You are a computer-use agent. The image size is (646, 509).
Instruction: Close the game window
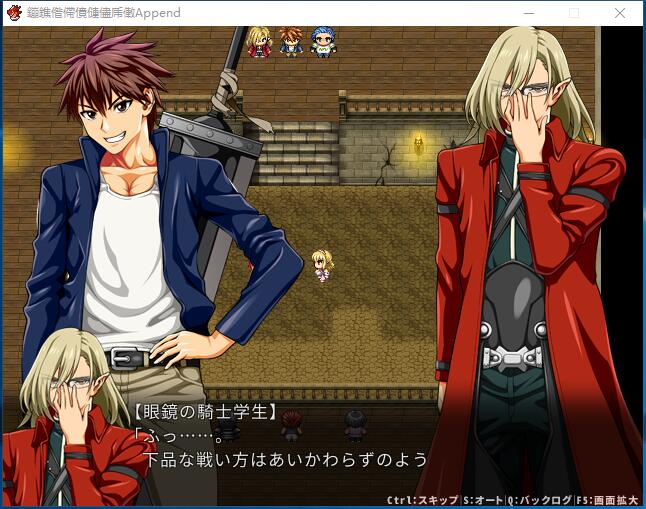click(621, 13)
